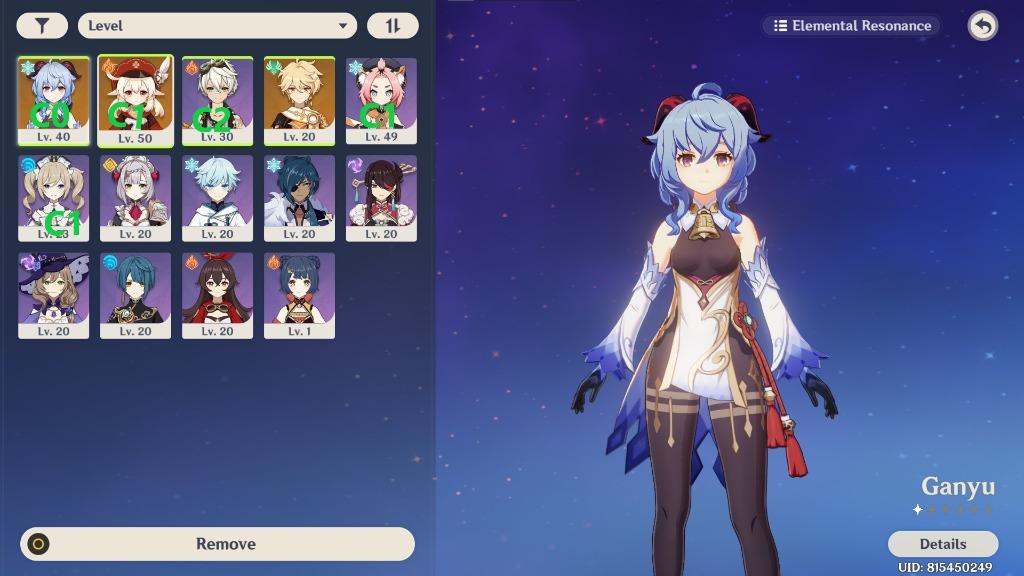The width and height of the screenshot is (1024, 576).
Task: Choose Klee's Lv. 50 portrait
Action: tap(135, 101)
